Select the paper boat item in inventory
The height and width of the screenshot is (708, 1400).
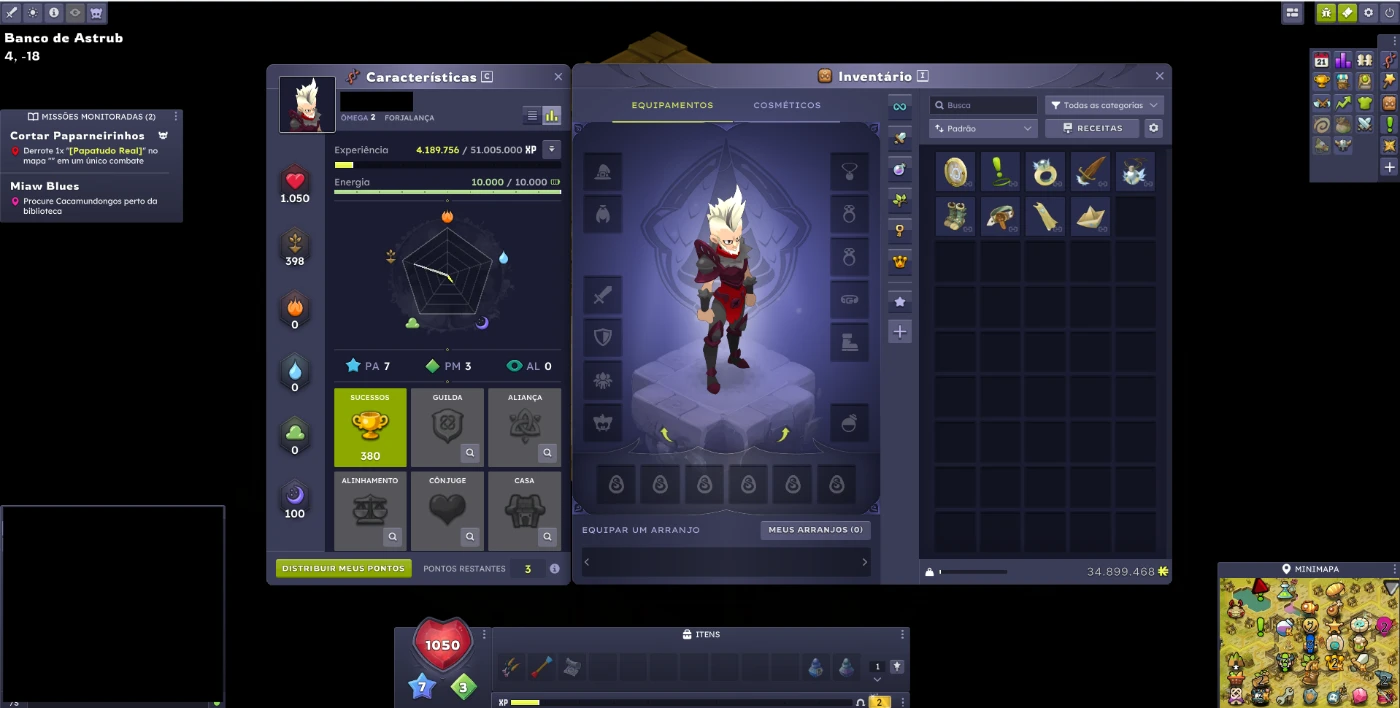point(1090,216)
